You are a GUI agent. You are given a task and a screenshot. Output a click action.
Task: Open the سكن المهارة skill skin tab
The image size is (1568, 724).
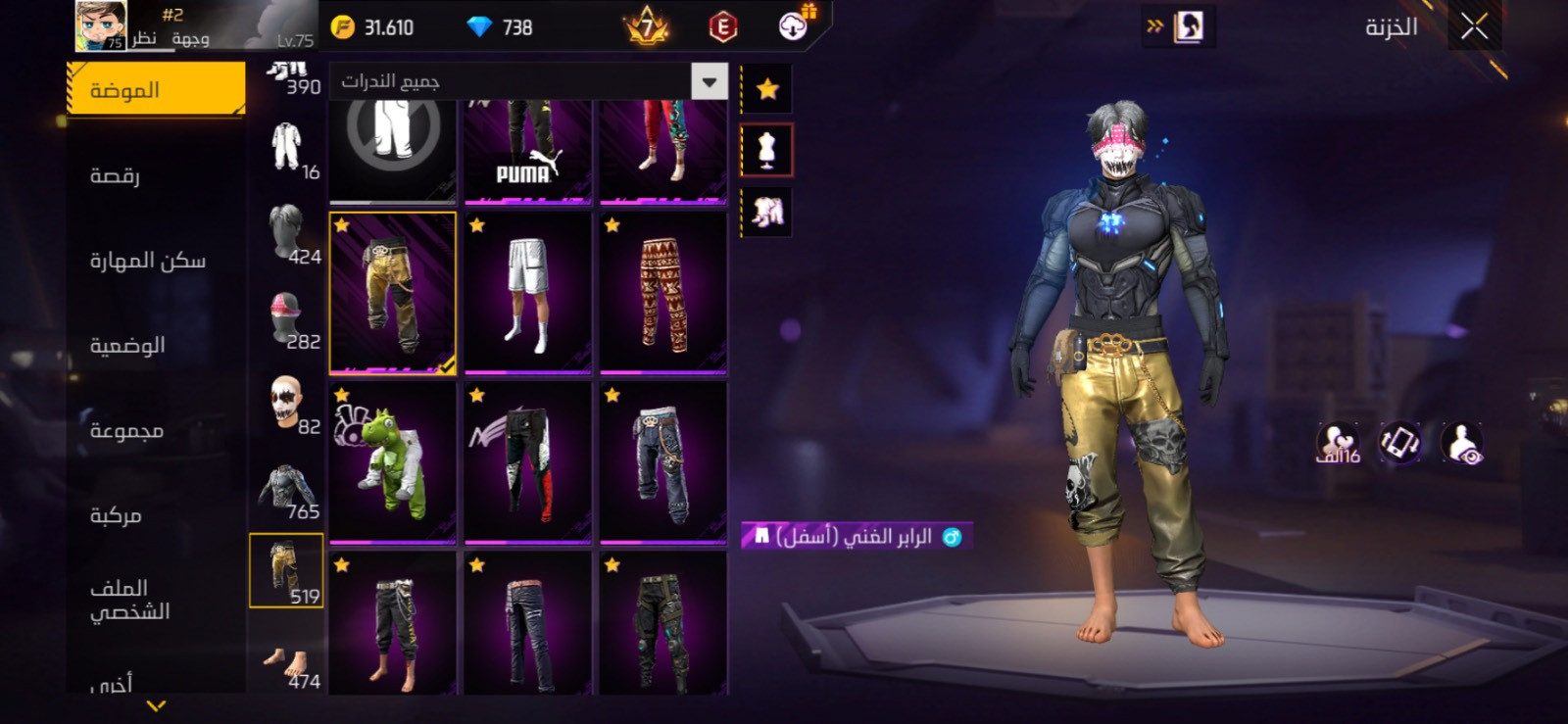coord(148,261)
